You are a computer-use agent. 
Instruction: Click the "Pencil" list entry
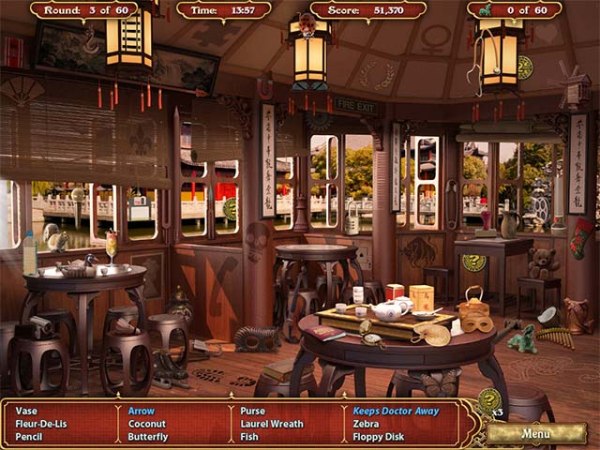click(30, 436)
